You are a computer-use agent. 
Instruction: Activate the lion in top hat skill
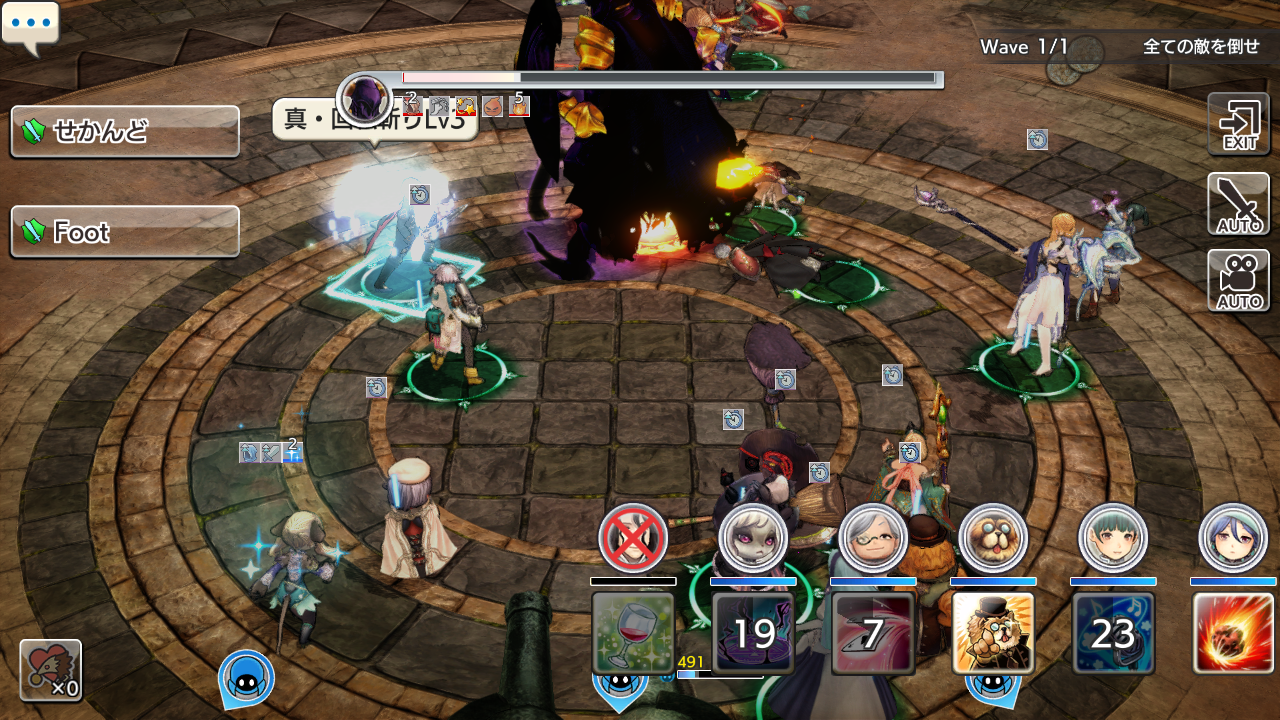pos(993,633)
